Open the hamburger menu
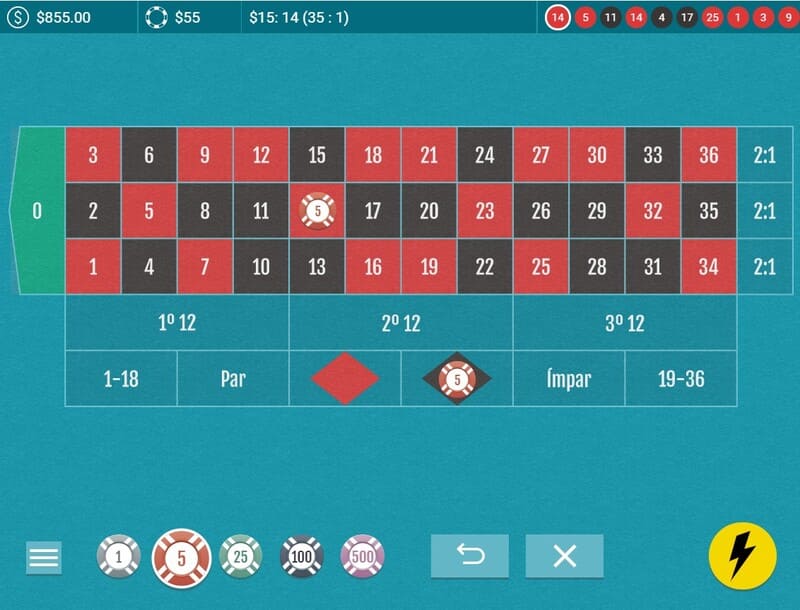800x610 pixels. point(44,557)
